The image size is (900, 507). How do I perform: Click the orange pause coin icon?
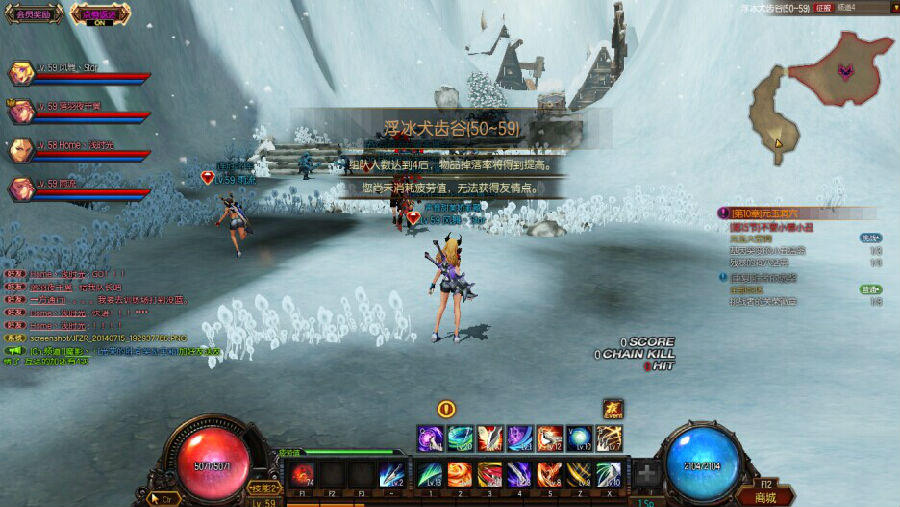click(x=446, y=408)
